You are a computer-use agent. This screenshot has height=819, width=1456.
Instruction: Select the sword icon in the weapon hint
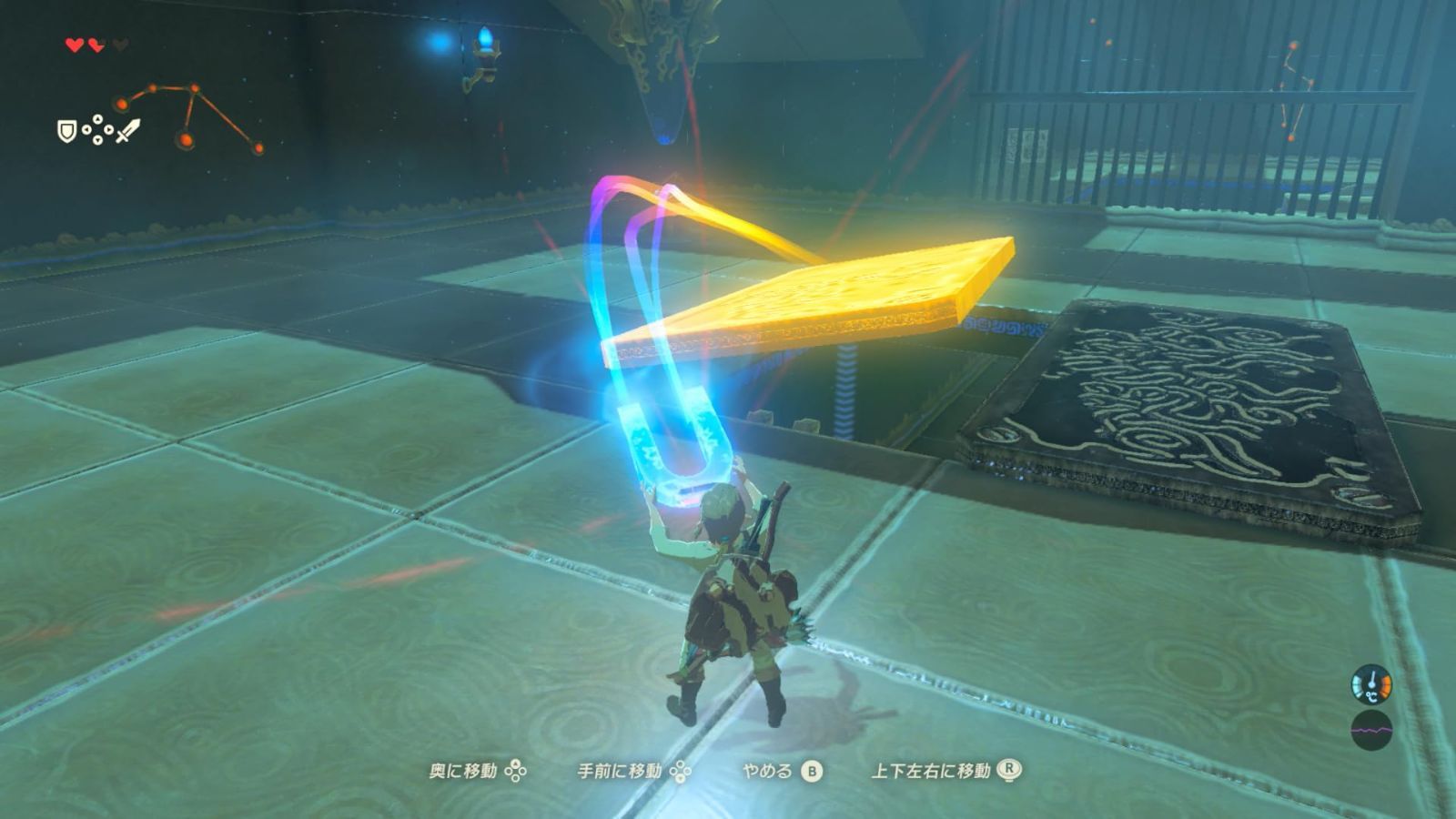126,131
